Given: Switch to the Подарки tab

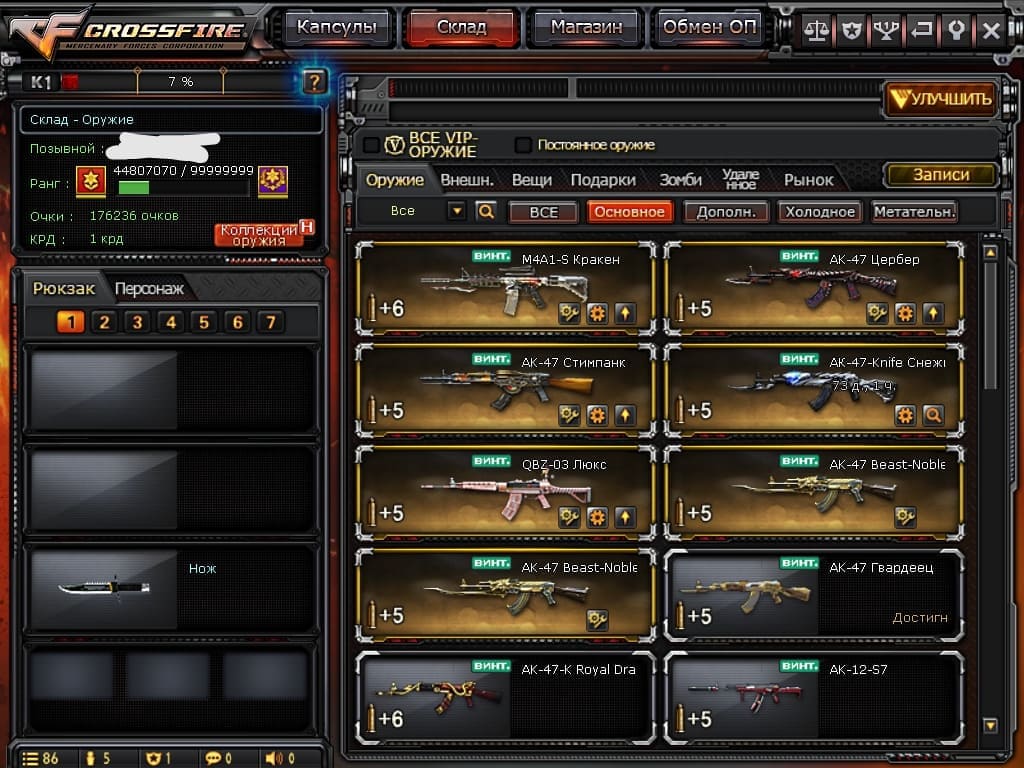Looking at the screenshot, I should pyautogui.click(x=603, y=180).
